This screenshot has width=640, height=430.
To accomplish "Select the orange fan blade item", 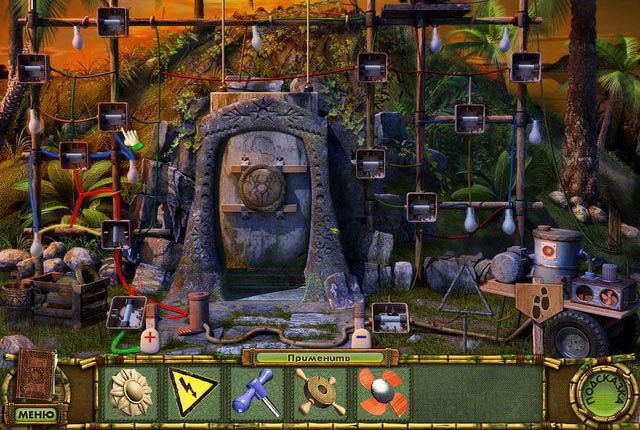I will (380, 391).
